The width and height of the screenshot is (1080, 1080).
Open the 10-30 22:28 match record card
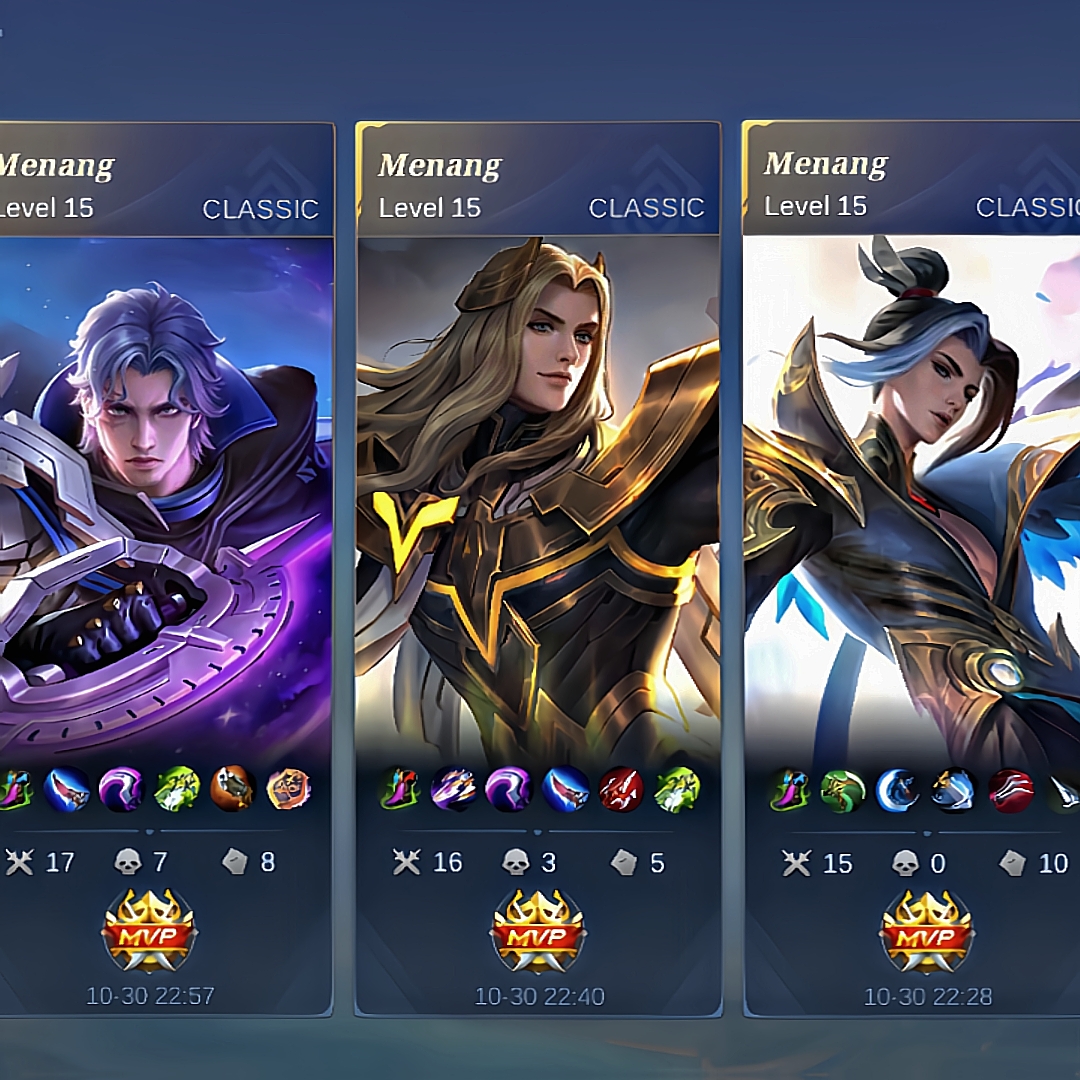point(910,500)
